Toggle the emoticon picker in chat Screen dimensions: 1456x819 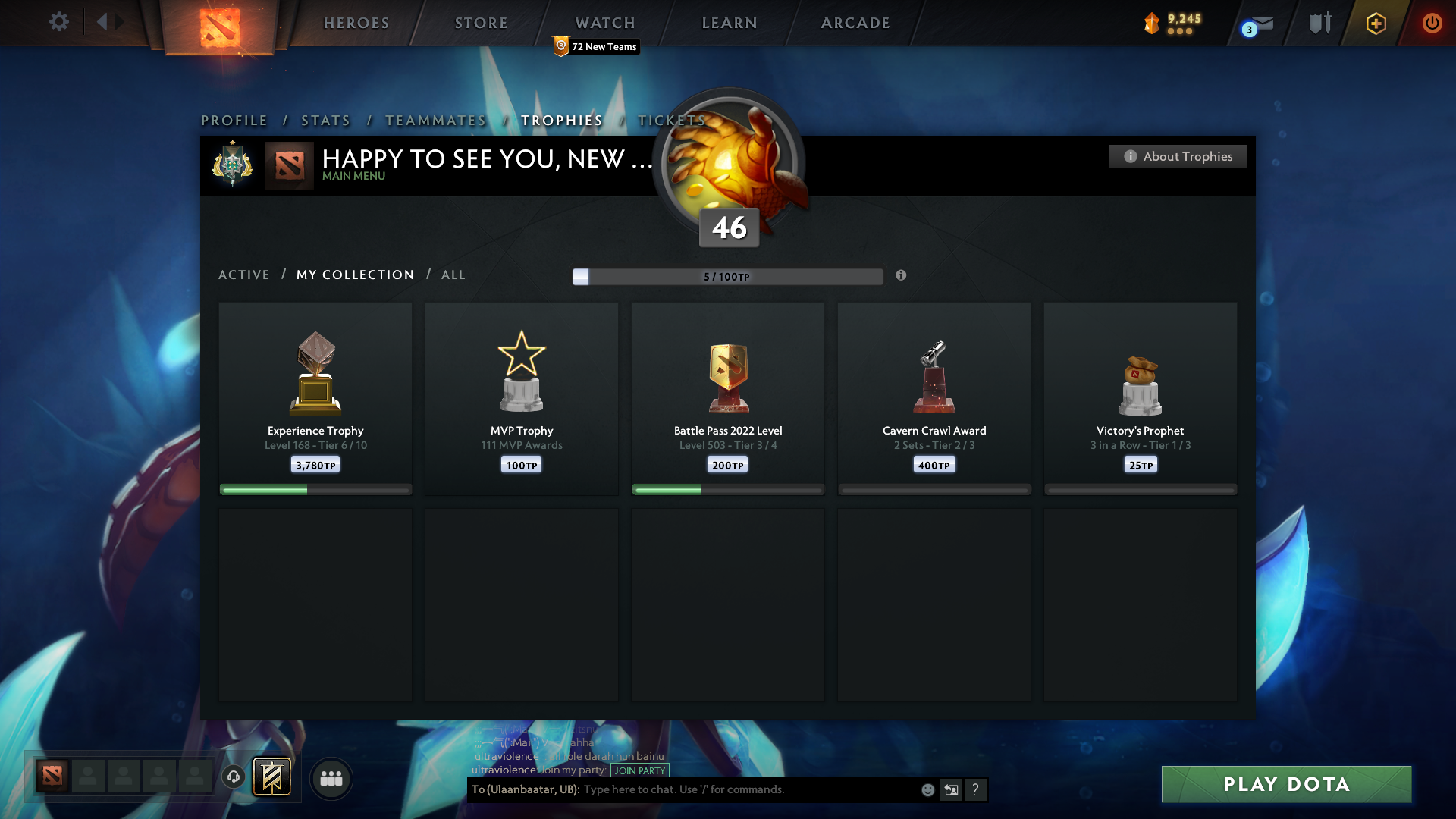click(927, 789)
